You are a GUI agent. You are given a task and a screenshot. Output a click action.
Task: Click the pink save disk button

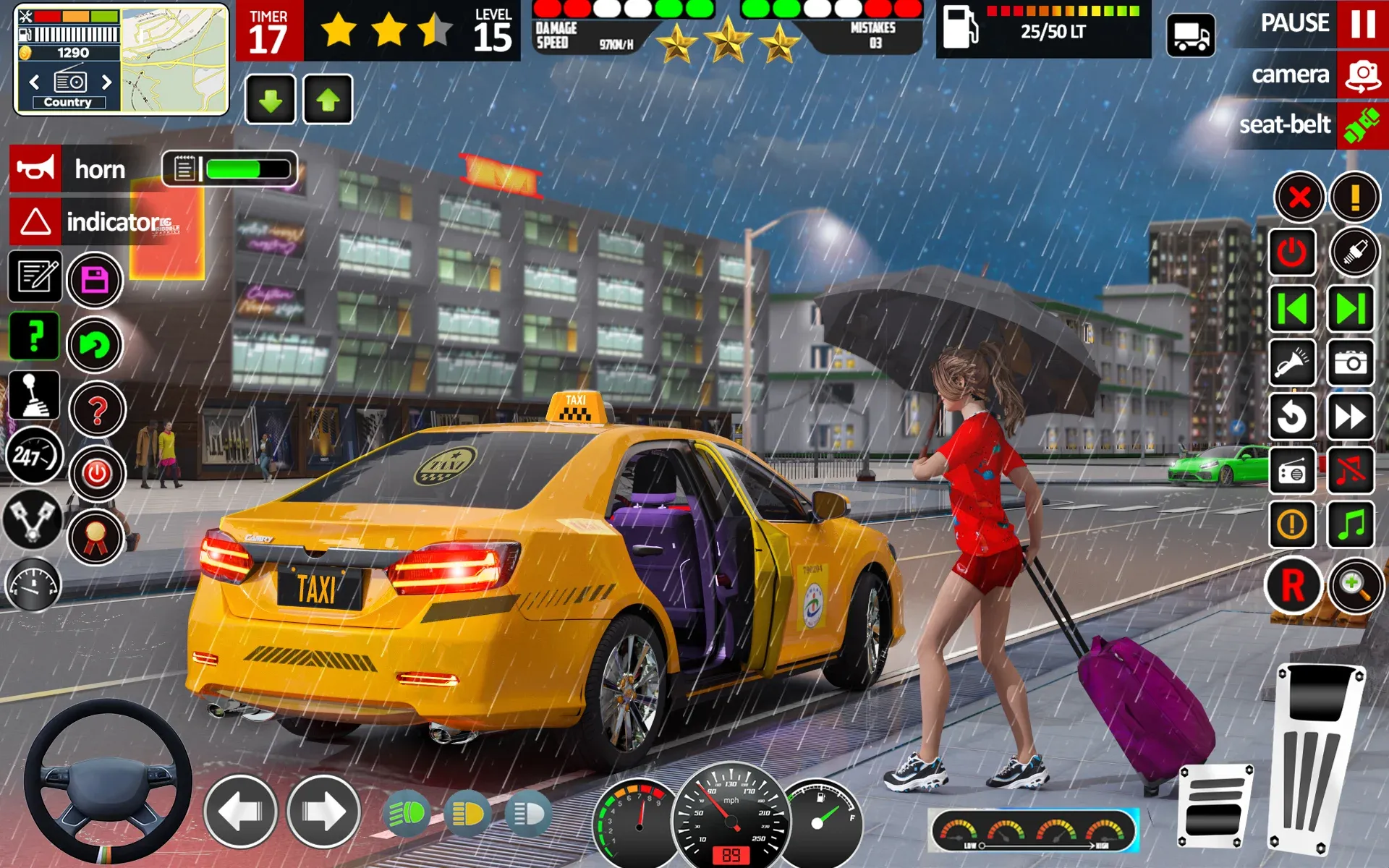coord(95,280)
